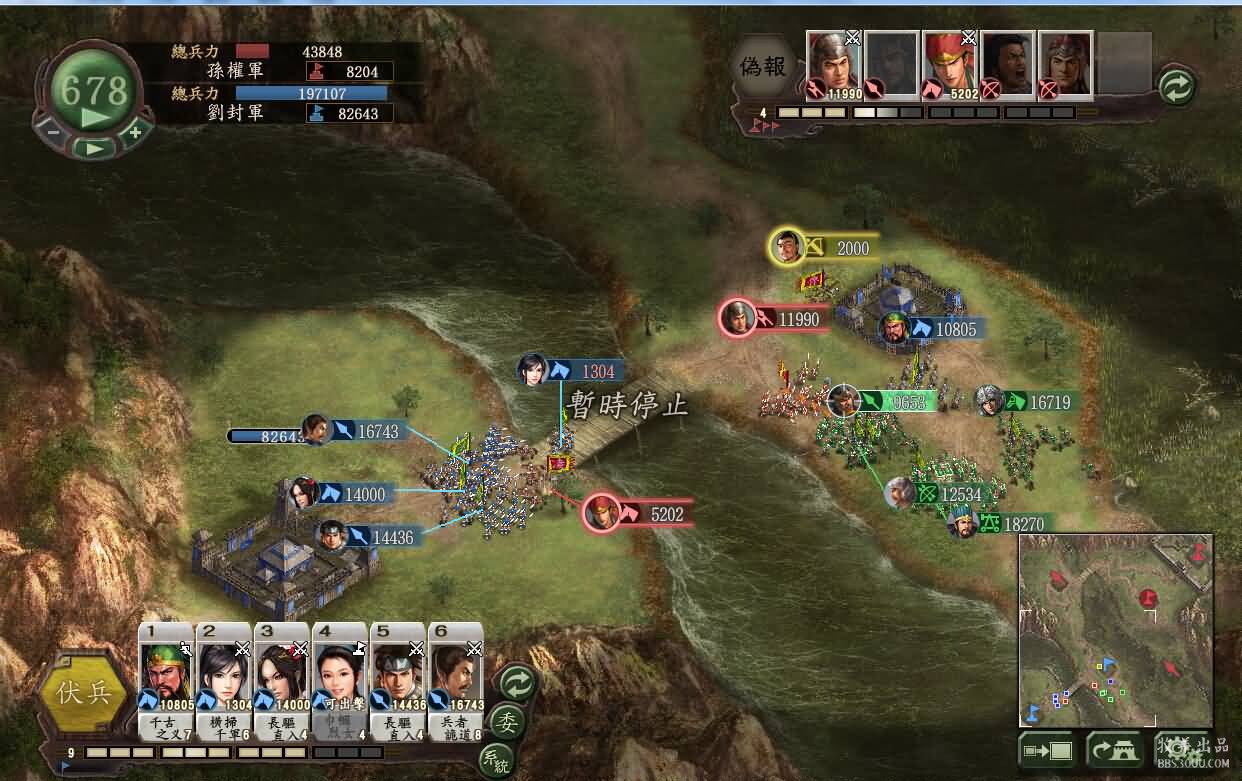The image size is (1242, 781).
Task: Click the return-to-castle arrow button
Action: [1114, 748]
